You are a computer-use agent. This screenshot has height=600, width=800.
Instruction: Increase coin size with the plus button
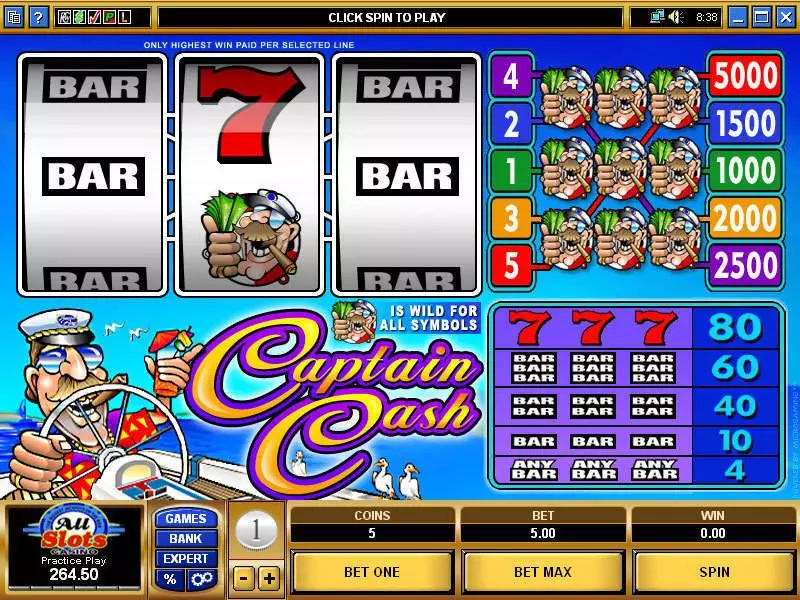269,578
